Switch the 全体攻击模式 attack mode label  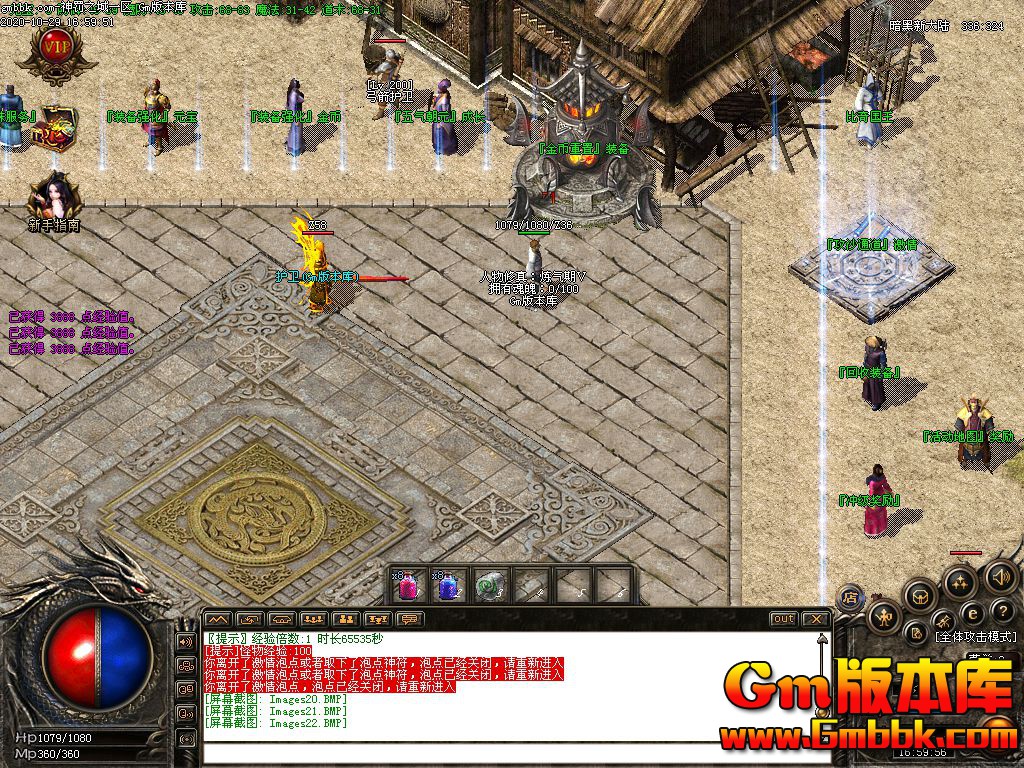click(x=975, y=636)
